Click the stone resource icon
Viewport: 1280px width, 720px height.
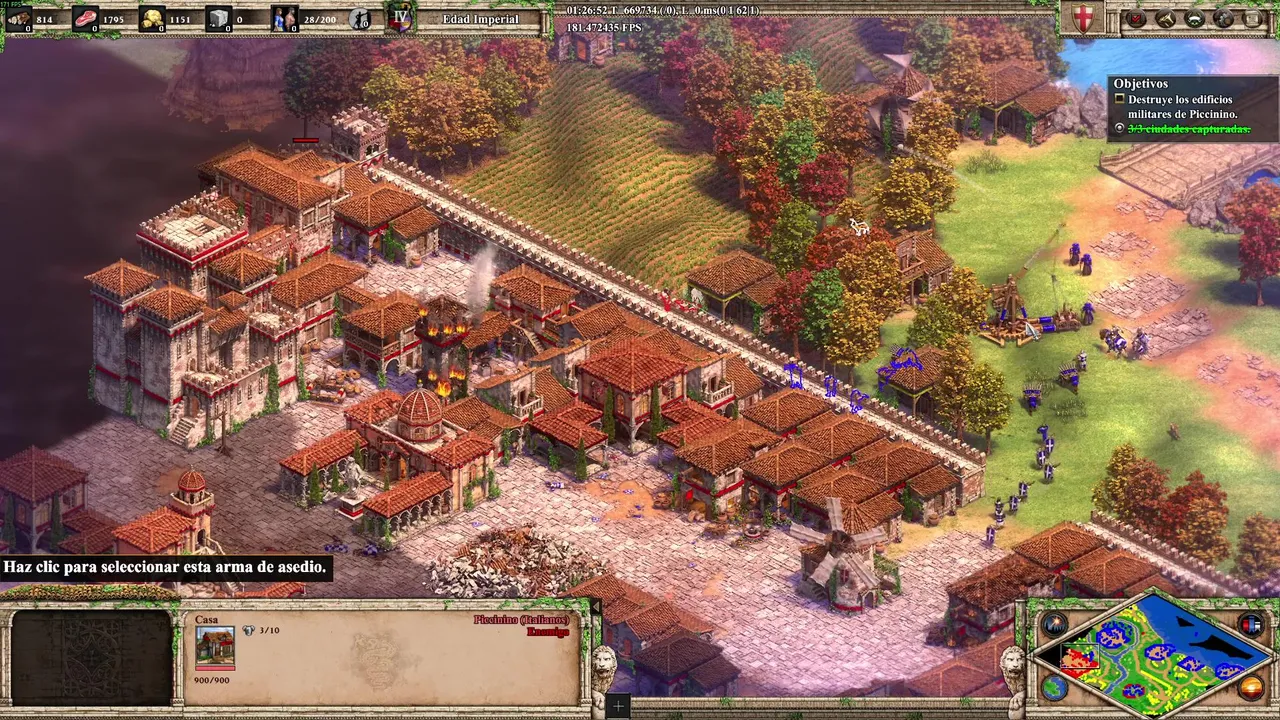pyautogui.click(x=219, y=18)
